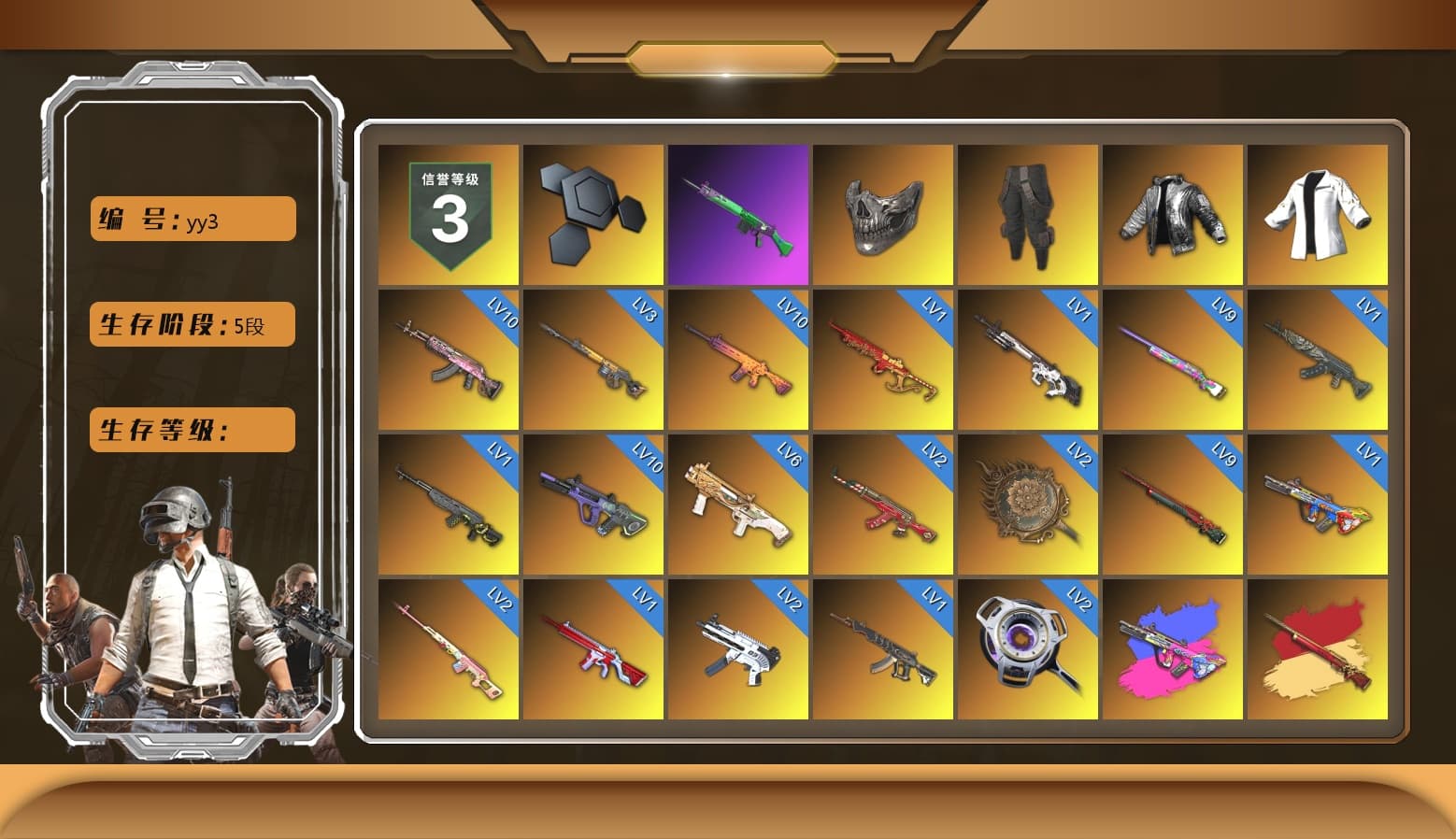Click the silver skull mask item
1456x839 pixels.
point(883,214)
